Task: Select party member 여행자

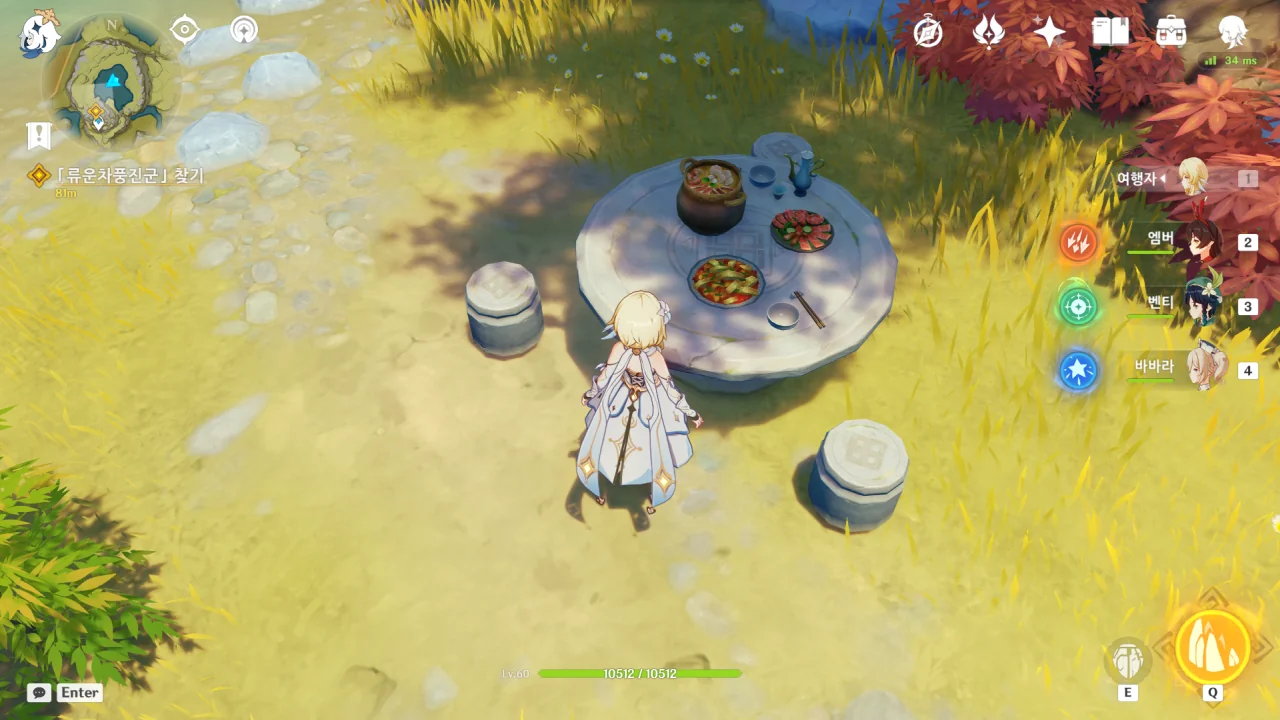Action: point(1190,178)
